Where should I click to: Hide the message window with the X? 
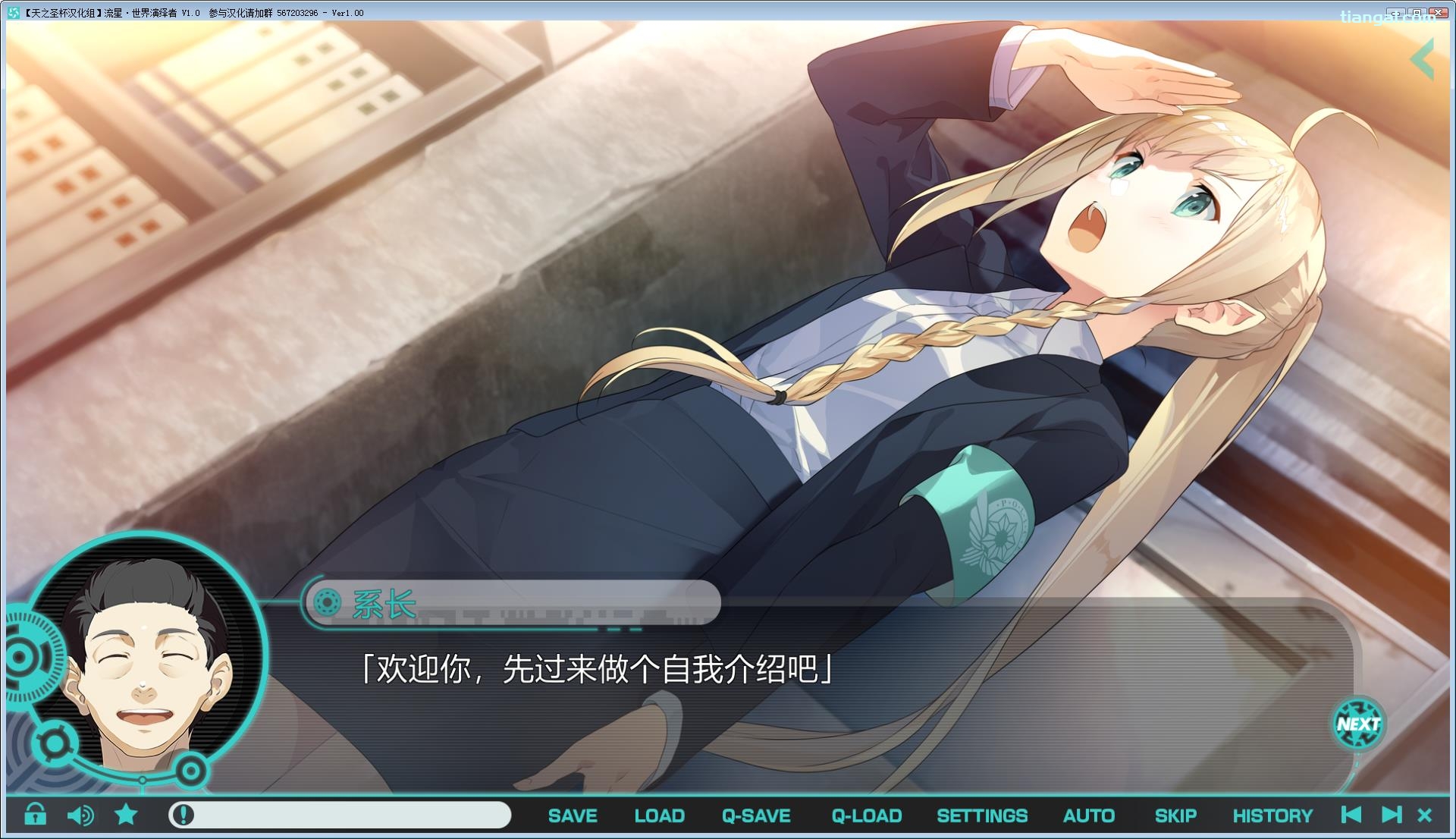pyautogui.click(x=1425, y=815)
